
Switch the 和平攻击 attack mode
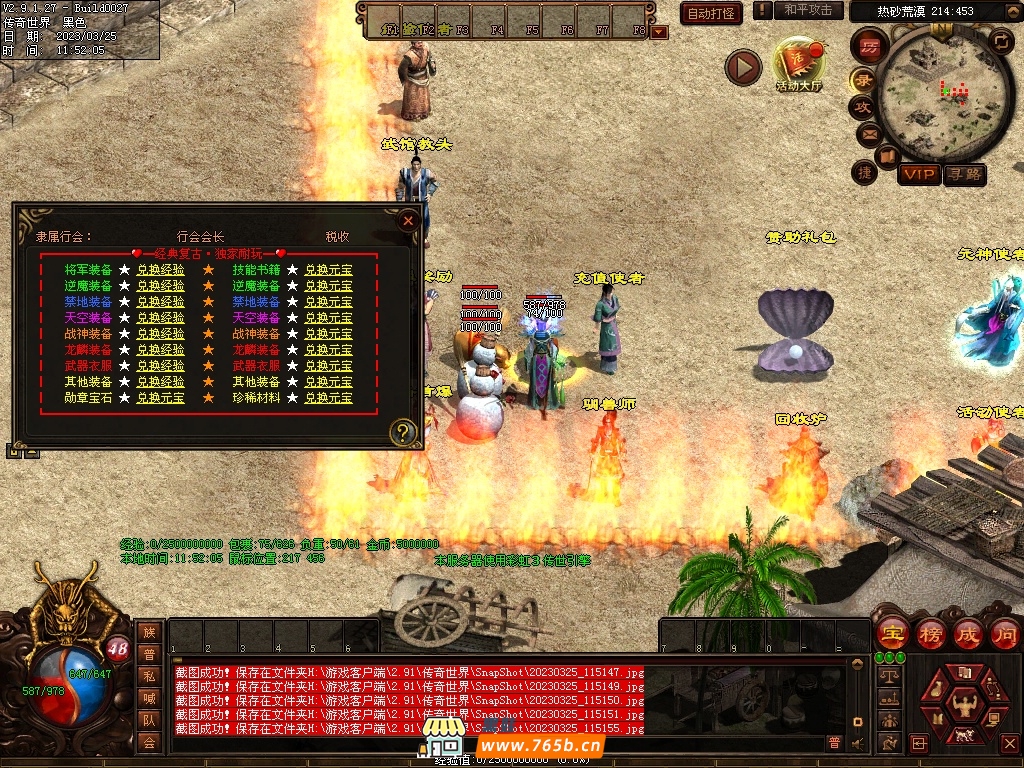(807, 10)
